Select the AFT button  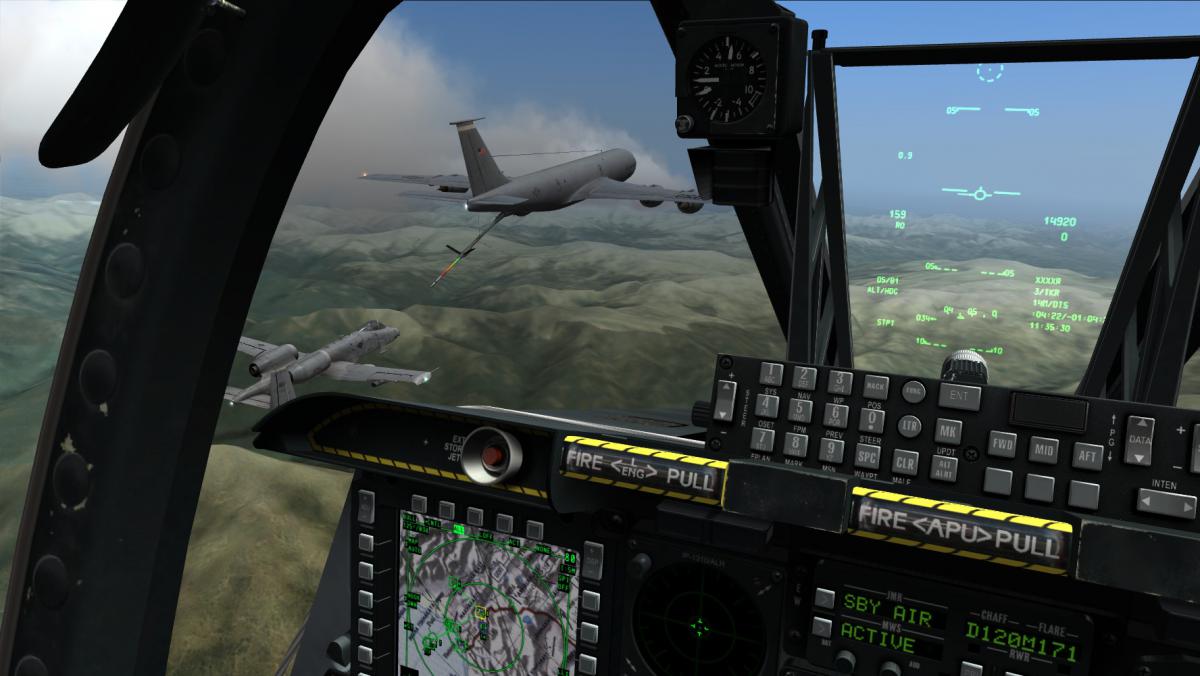[1086, 454]
